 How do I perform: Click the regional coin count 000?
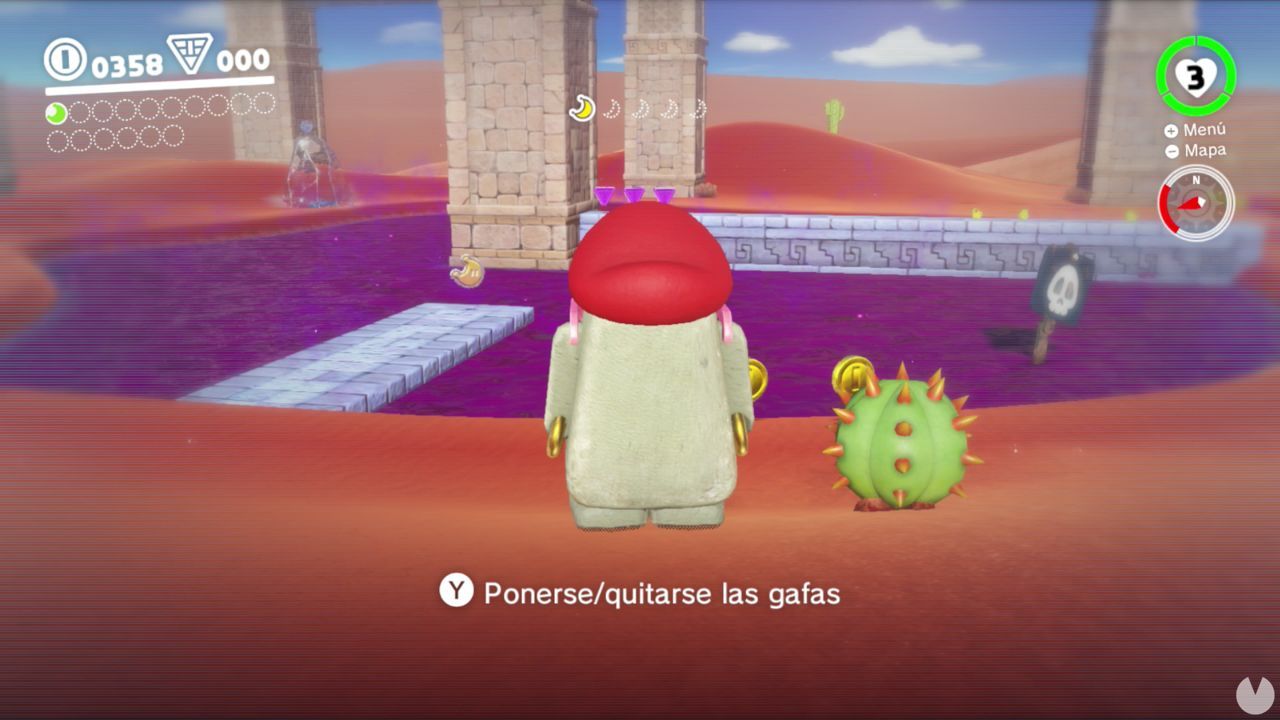(x=243, y=59)
